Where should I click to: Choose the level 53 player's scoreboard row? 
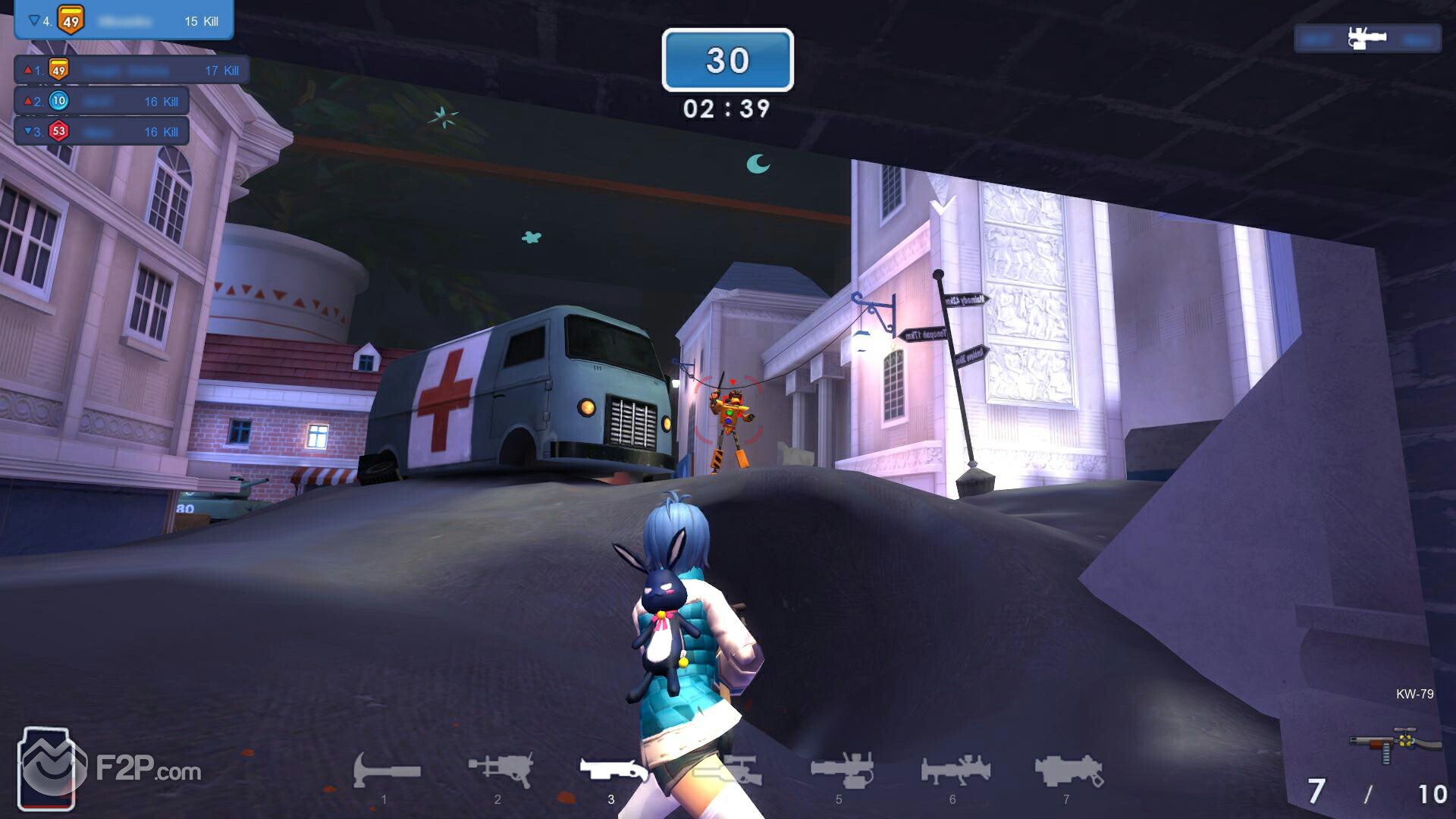(x=102, y=131)
